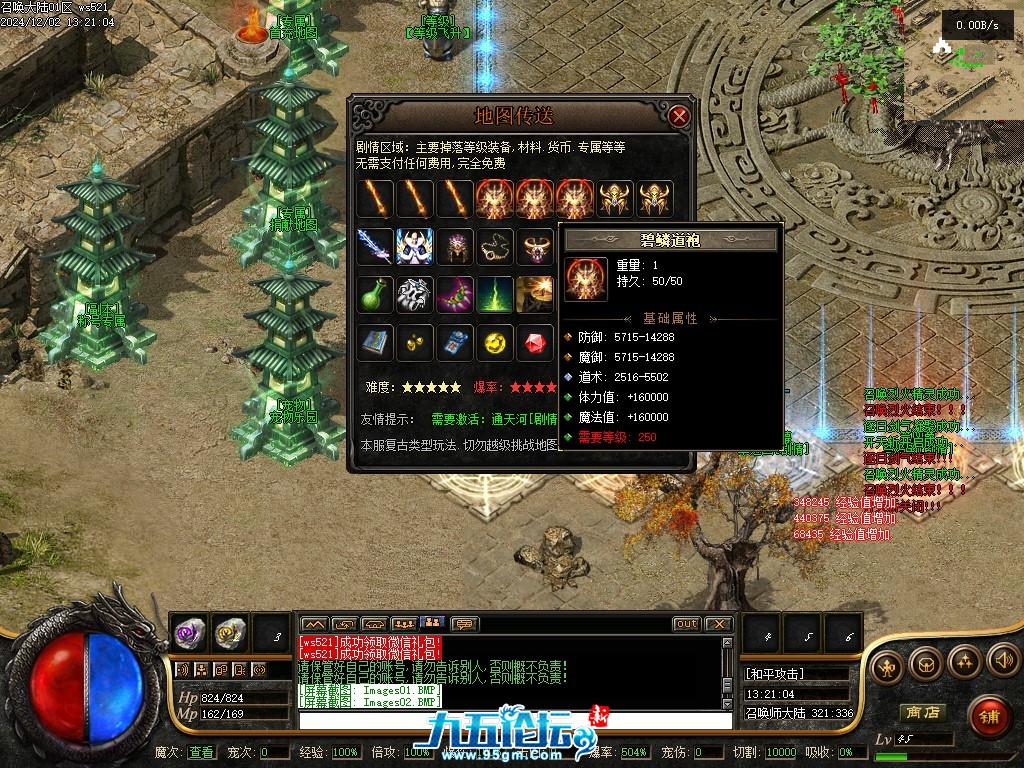
Task: Select the red gem reward icon
Action: click(535, 344)
